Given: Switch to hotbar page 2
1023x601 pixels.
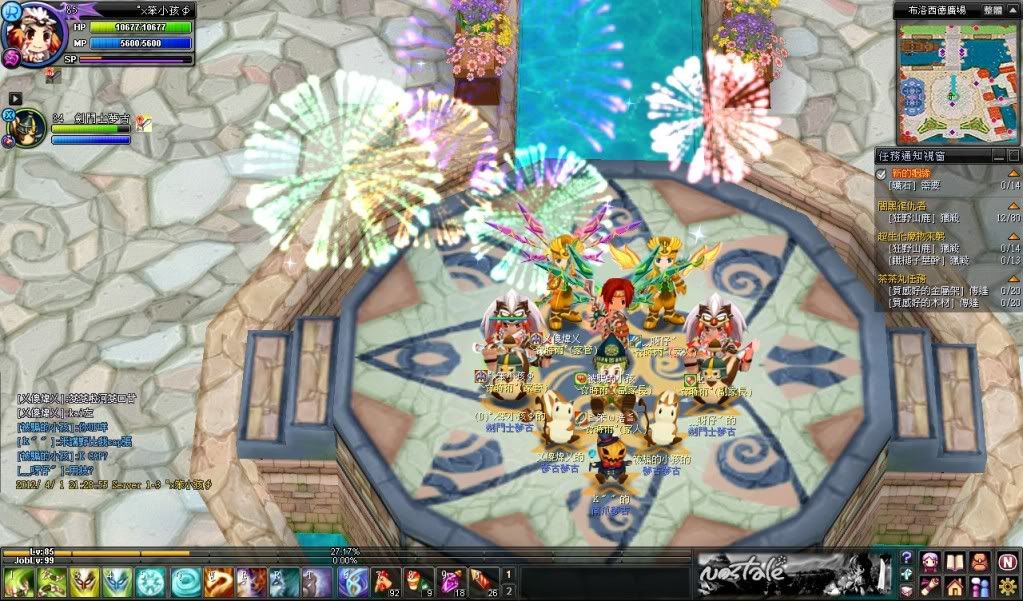Looking at the screenshot, I should coord(508,589).
